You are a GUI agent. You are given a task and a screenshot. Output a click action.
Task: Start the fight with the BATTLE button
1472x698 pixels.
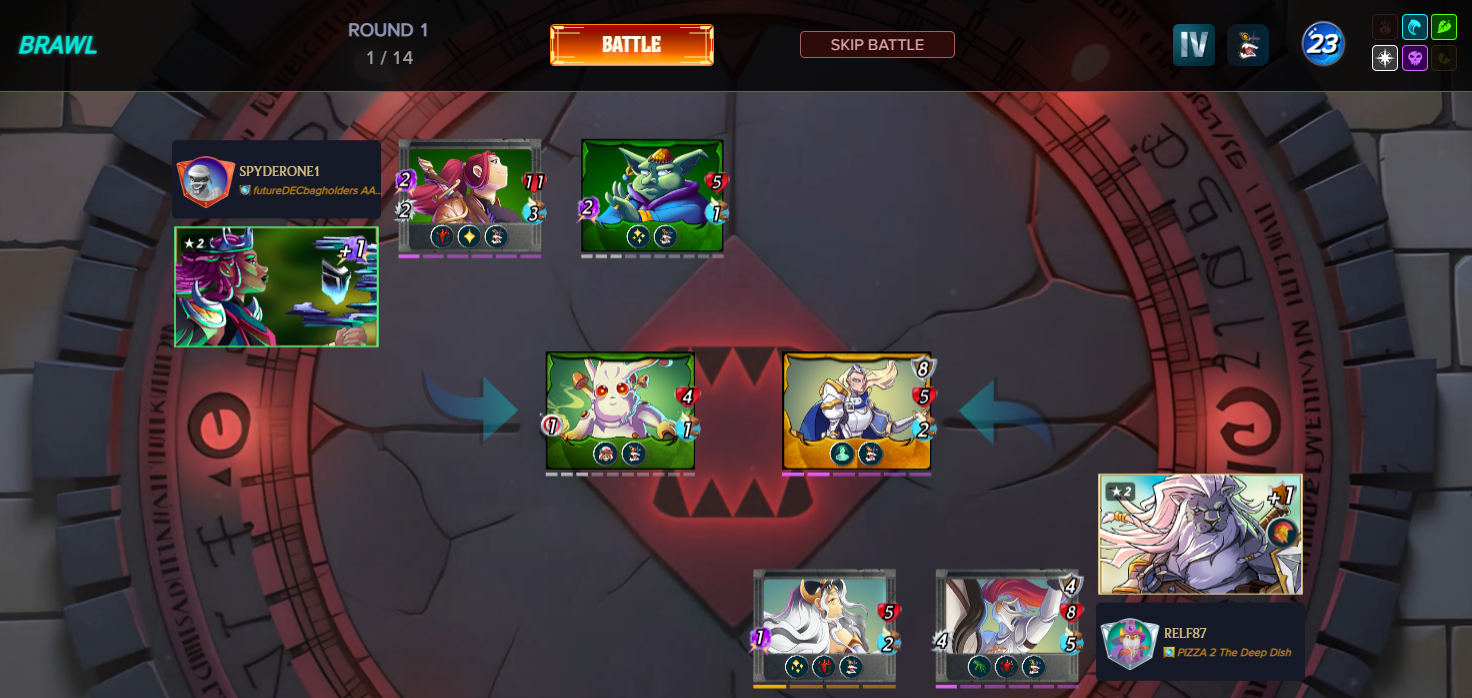tap(631, 45)
